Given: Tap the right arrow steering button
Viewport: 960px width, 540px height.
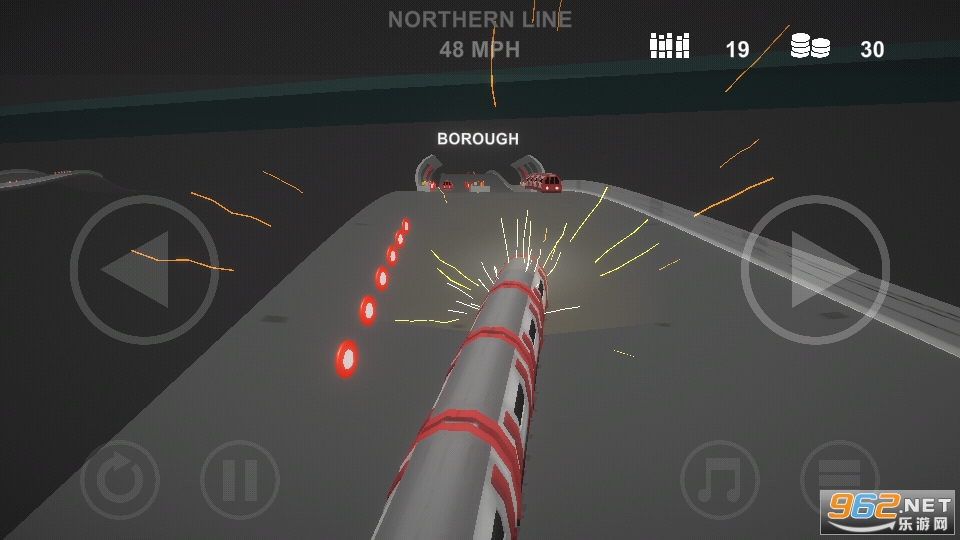Looking at the screenshot, I should tap(815, 271).
